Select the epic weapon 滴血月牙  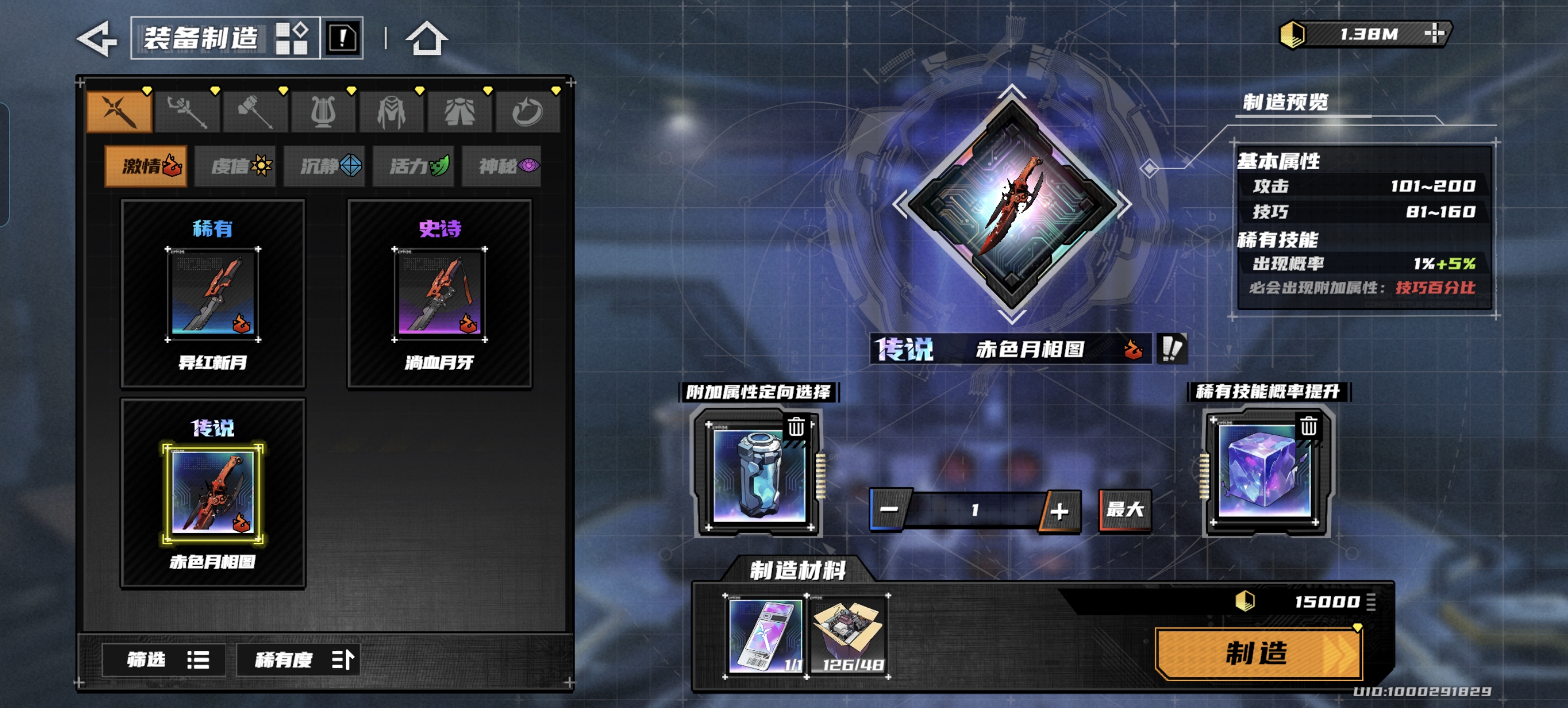click(x=440, y=295)
